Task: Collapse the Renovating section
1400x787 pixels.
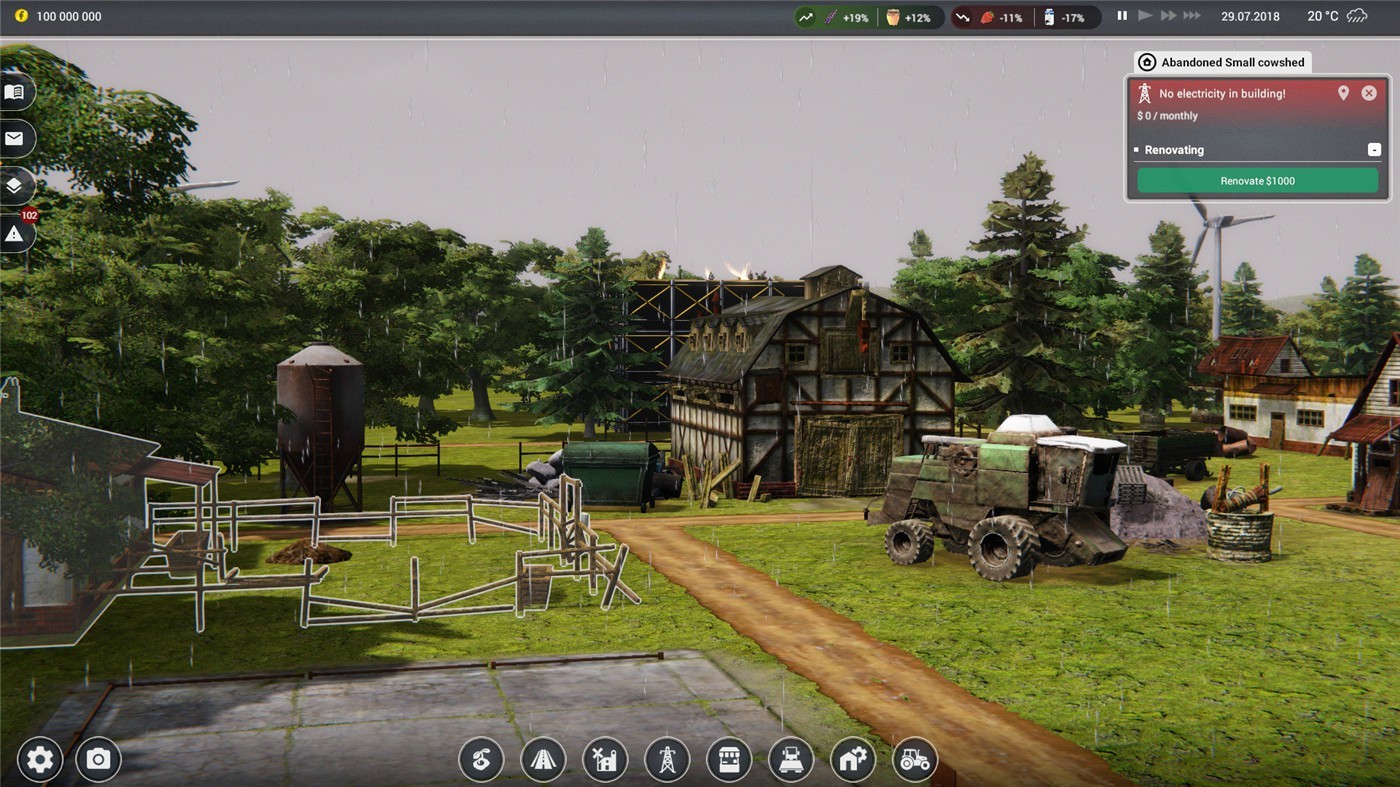Action: (1376, 149)
